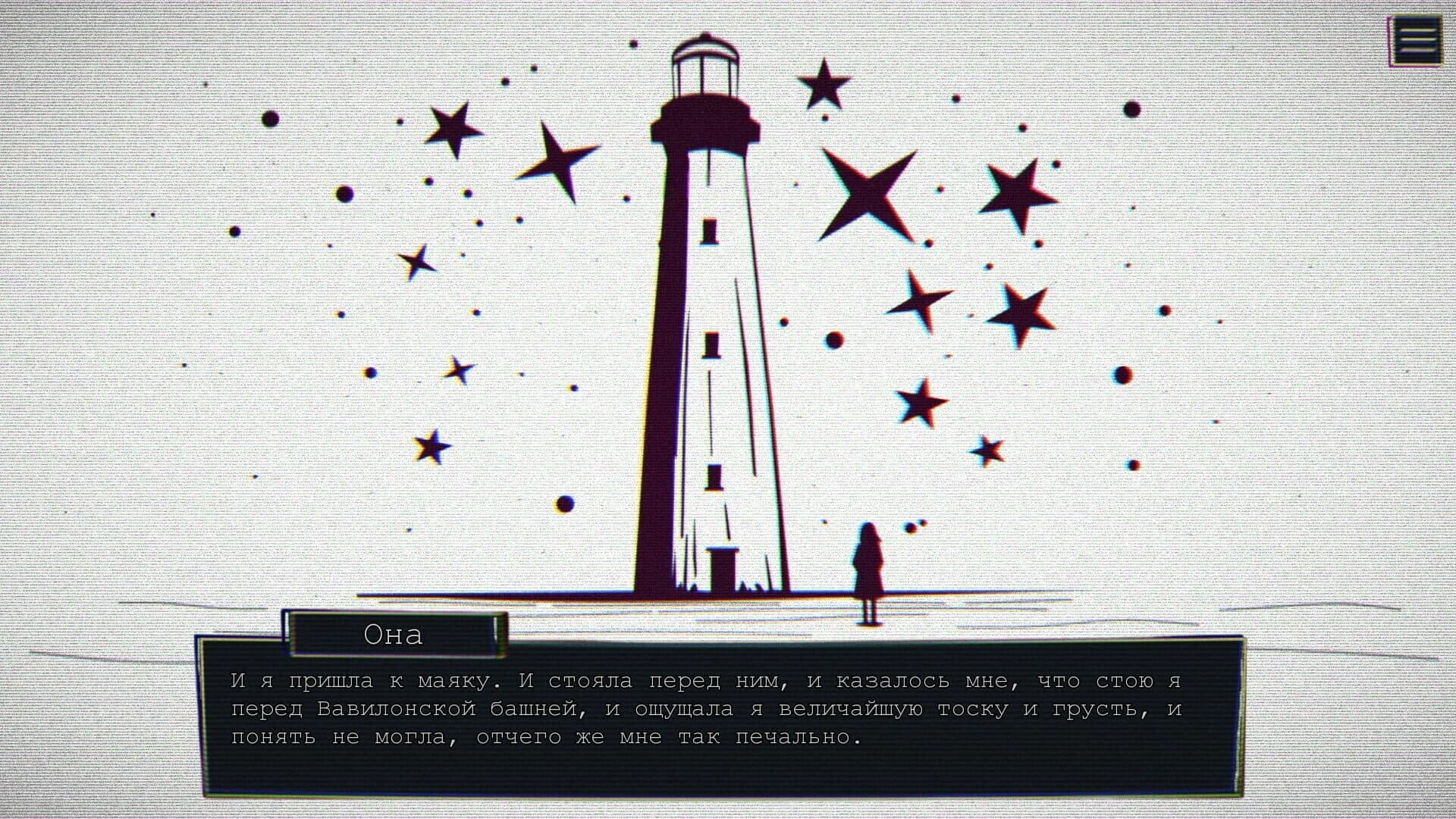Click the star near the bottom-left corner

pos(432,447)
